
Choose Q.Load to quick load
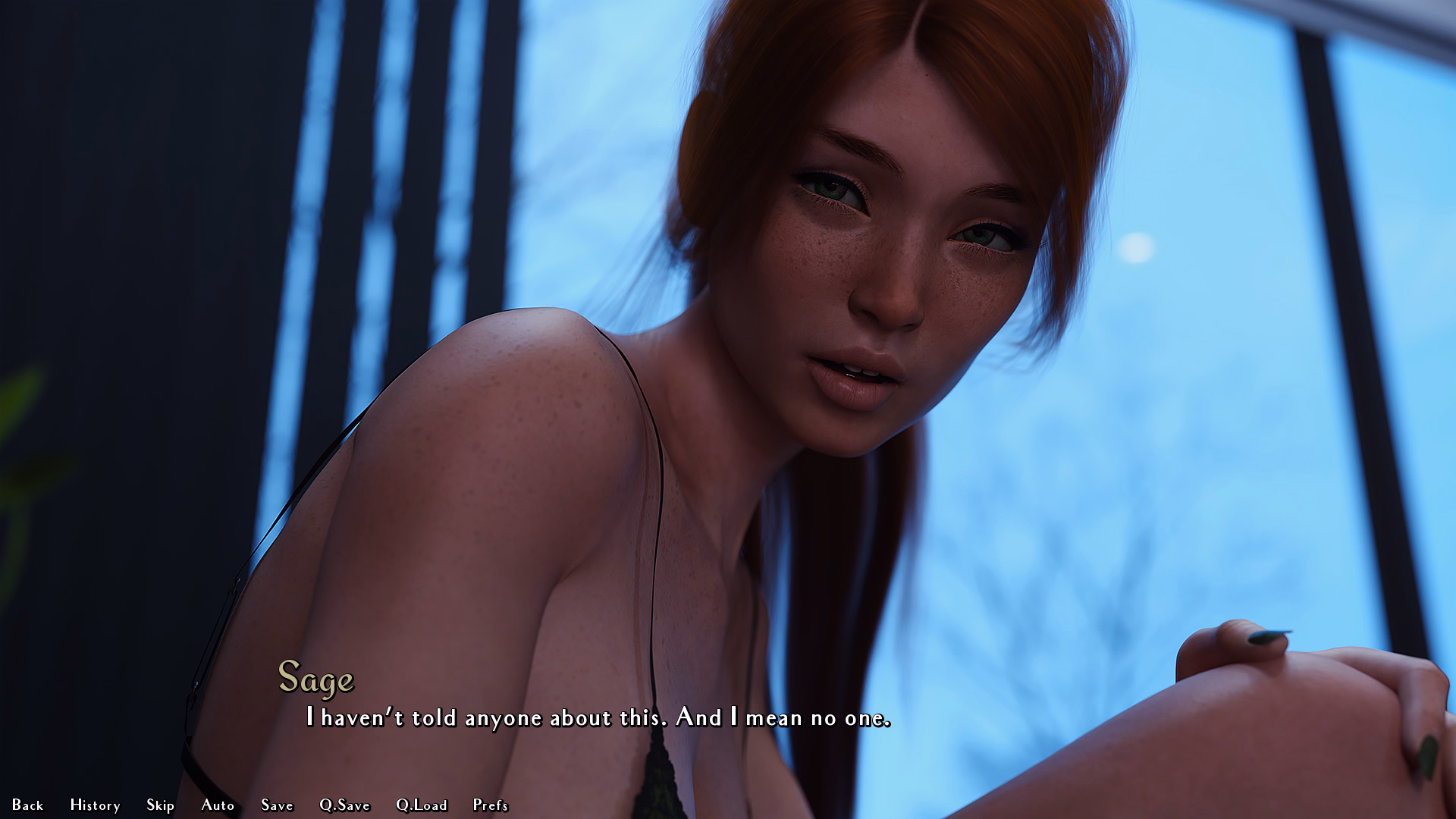(x=422, y=805)
